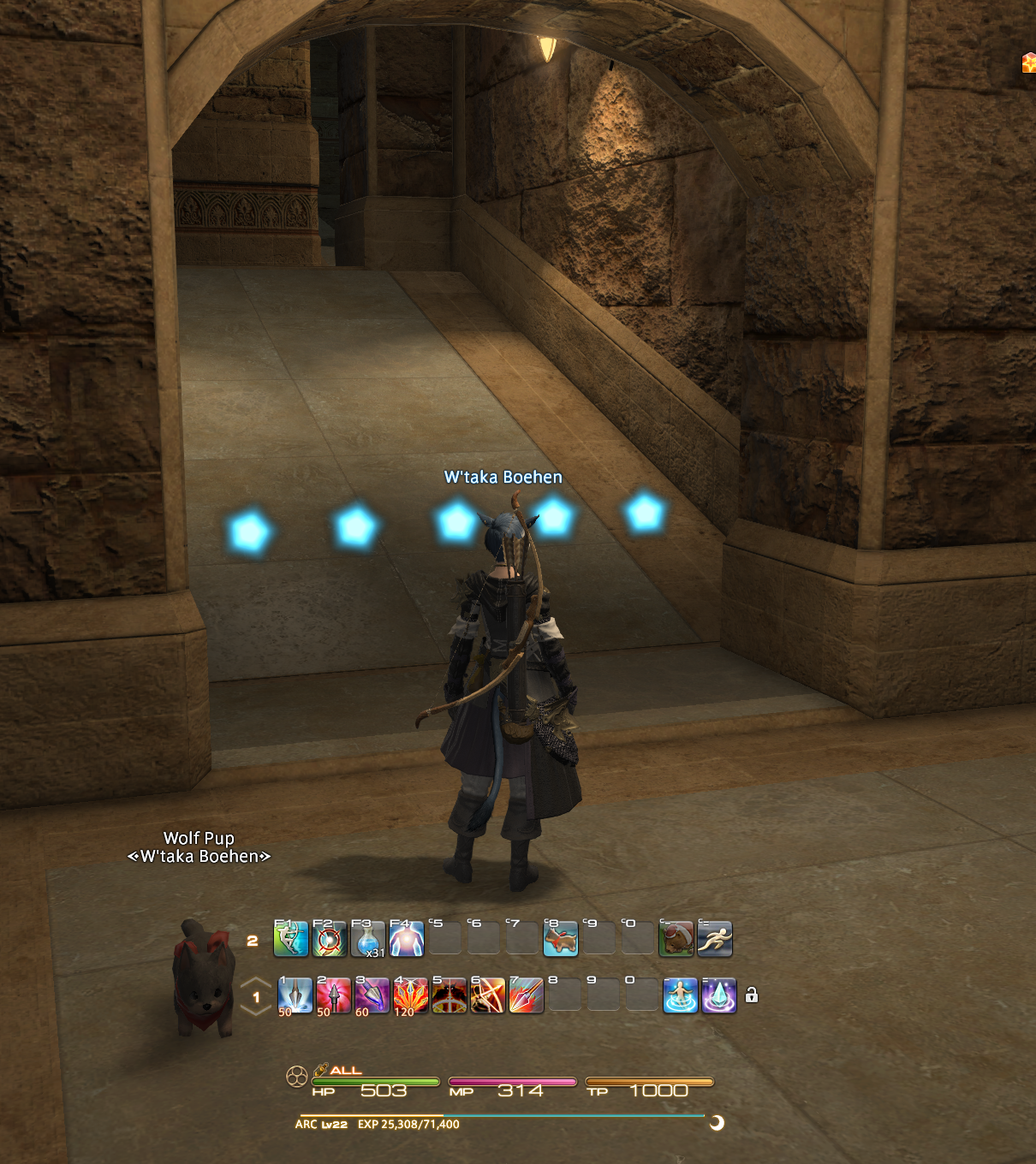Viewport: 1036px width, 1164px height.
Task: Toggle the hotbar padlock lock
Action: pos(752,995)
